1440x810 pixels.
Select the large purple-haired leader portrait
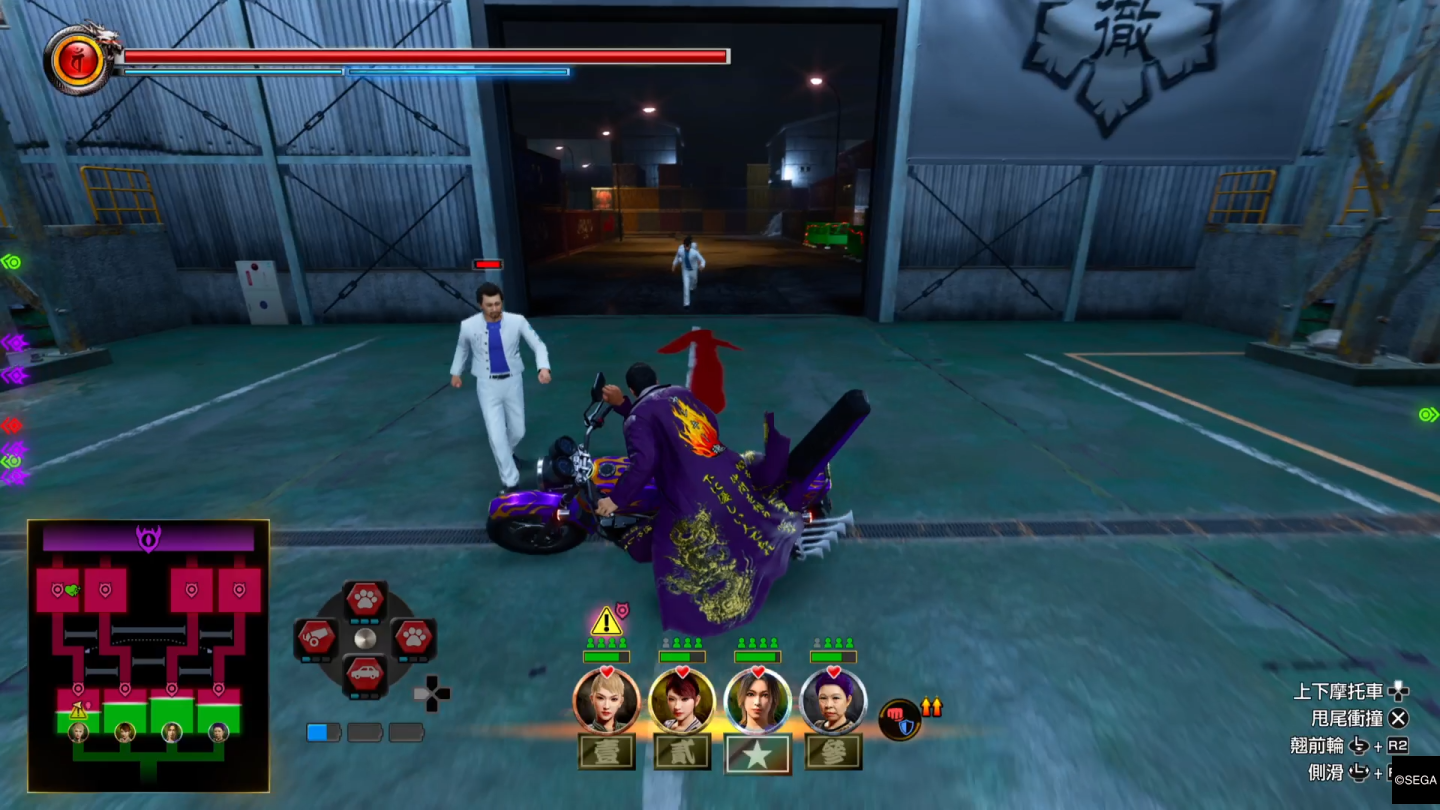click(x=833, y=700)
